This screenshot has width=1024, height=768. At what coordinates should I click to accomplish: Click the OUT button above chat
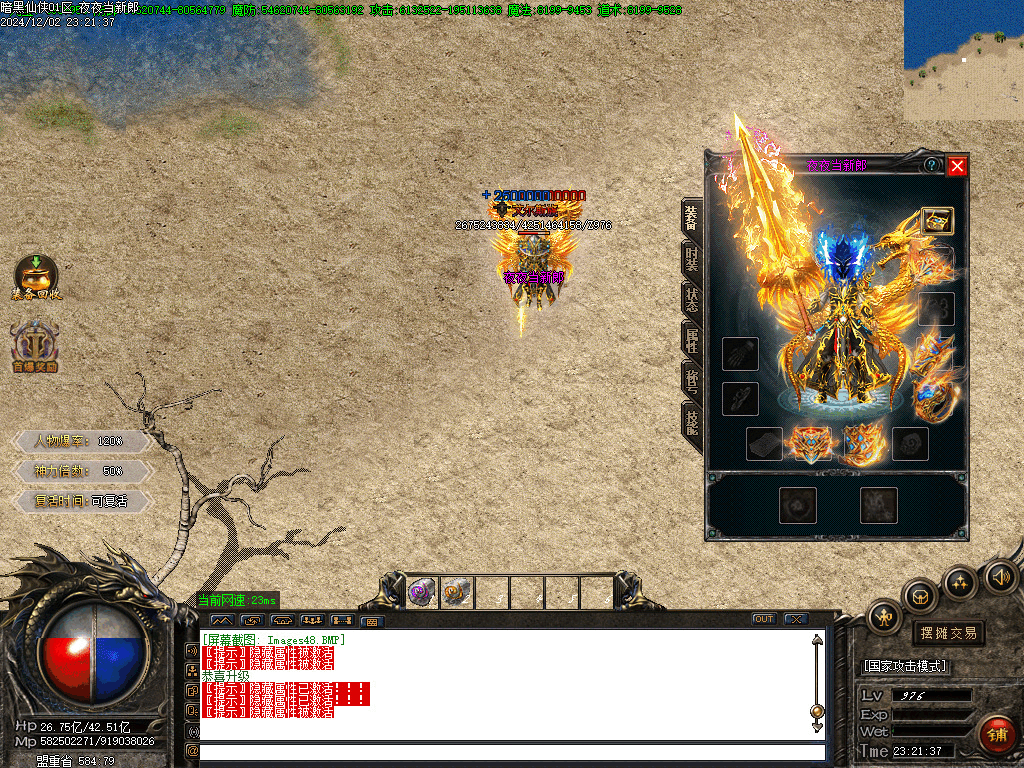pyautogui.click(x=764, y=619)
